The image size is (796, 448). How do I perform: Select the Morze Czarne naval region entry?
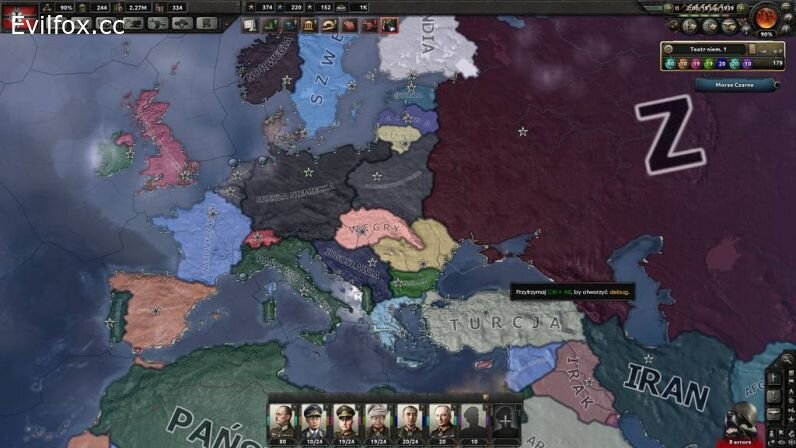pos(734,85)
